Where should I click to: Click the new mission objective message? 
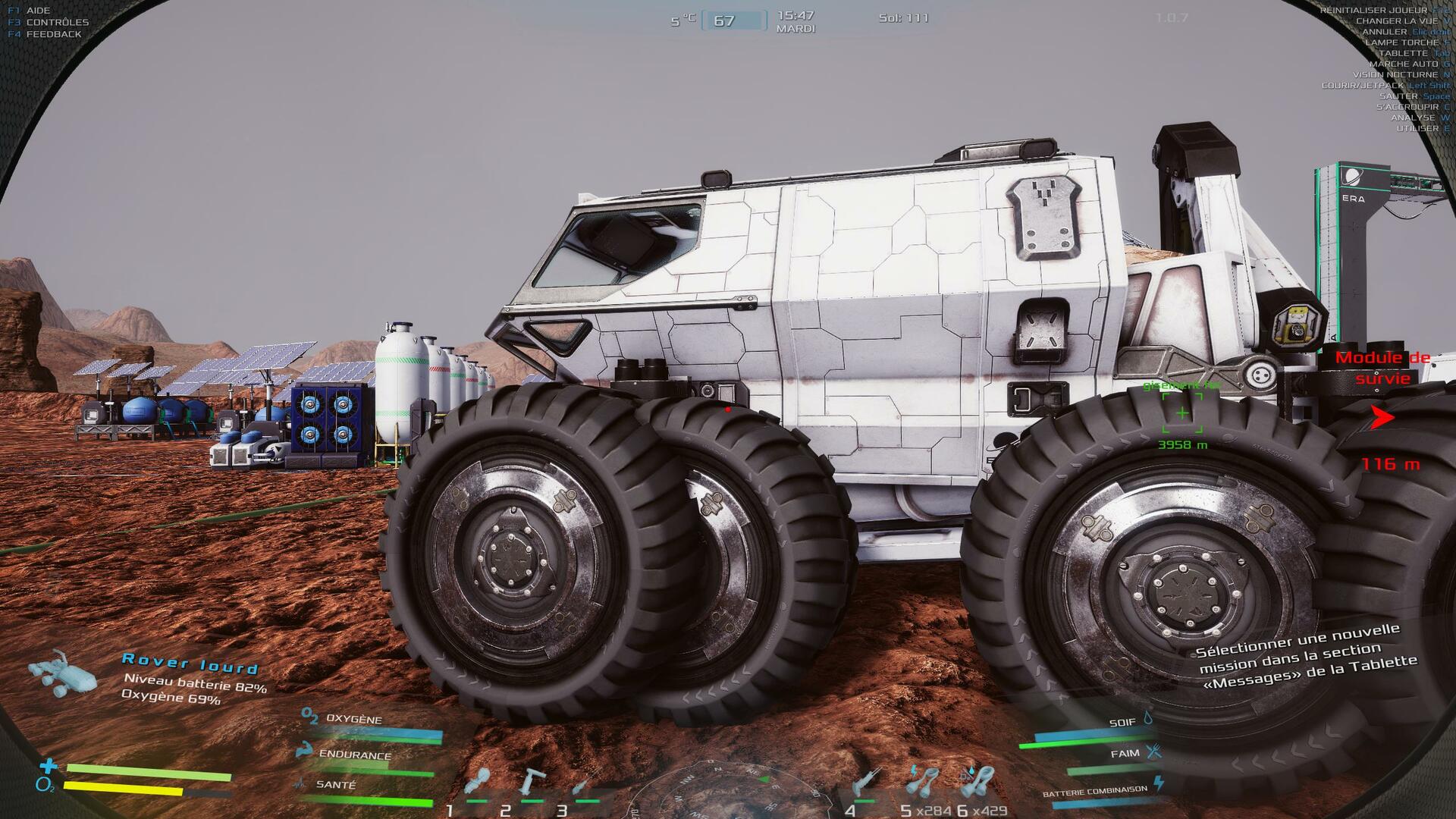pyautogui.click(x=1306, y=656)
